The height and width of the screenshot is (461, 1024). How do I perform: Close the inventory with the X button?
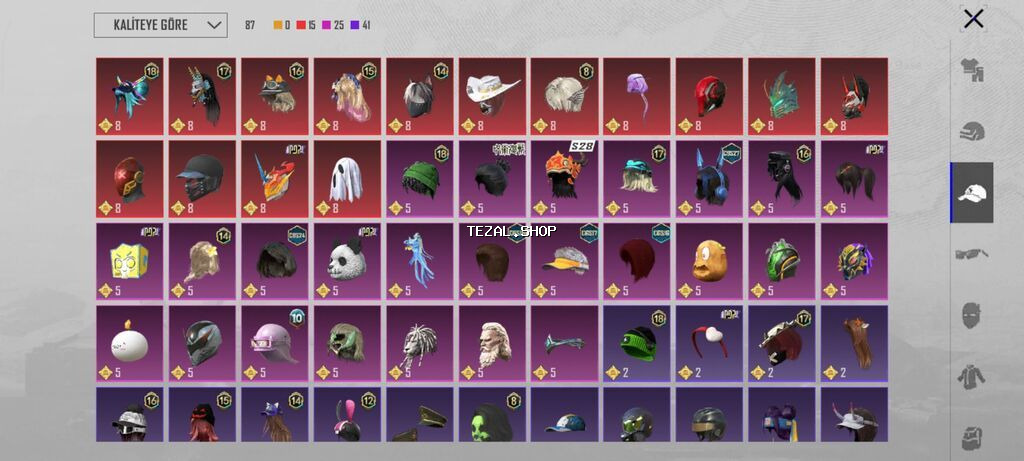973,19
